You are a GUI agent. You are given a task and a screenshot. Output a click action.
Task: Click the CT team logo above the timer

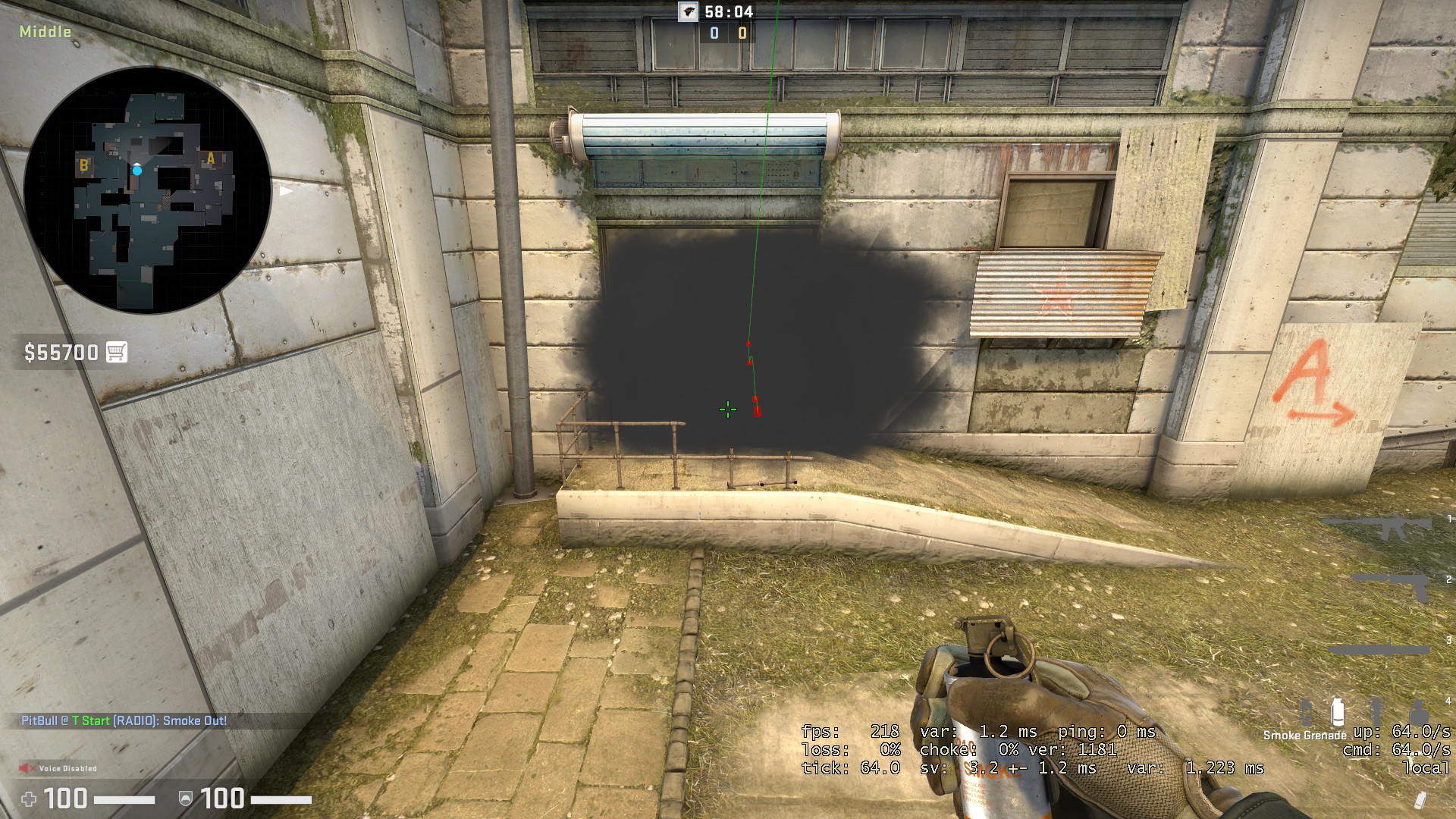687,11
